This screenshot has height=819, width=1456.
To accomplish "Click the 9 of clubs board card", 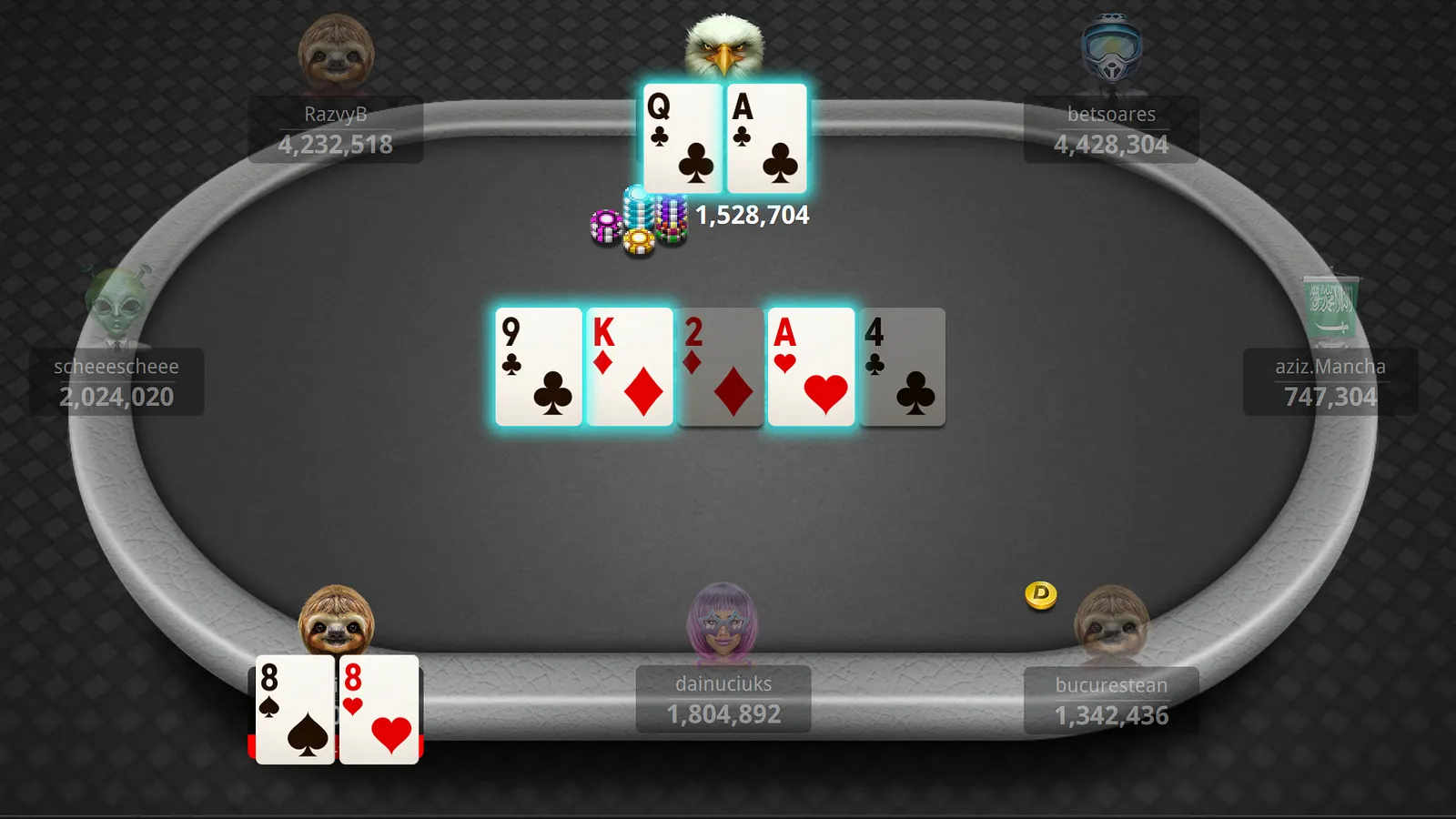I will click(539, 367).
